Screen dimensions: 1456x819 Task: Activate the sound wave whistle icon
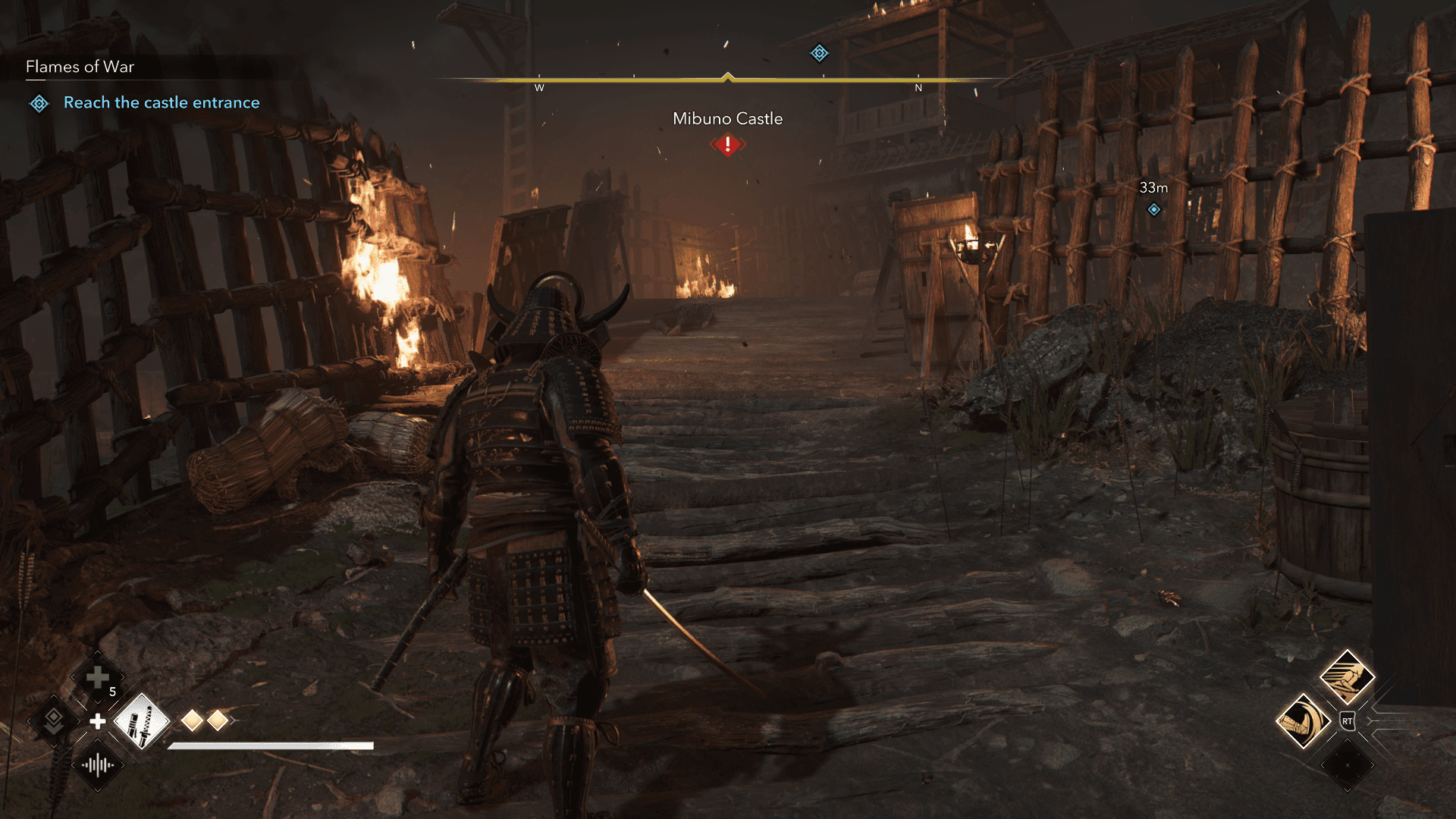click(98, 765)
